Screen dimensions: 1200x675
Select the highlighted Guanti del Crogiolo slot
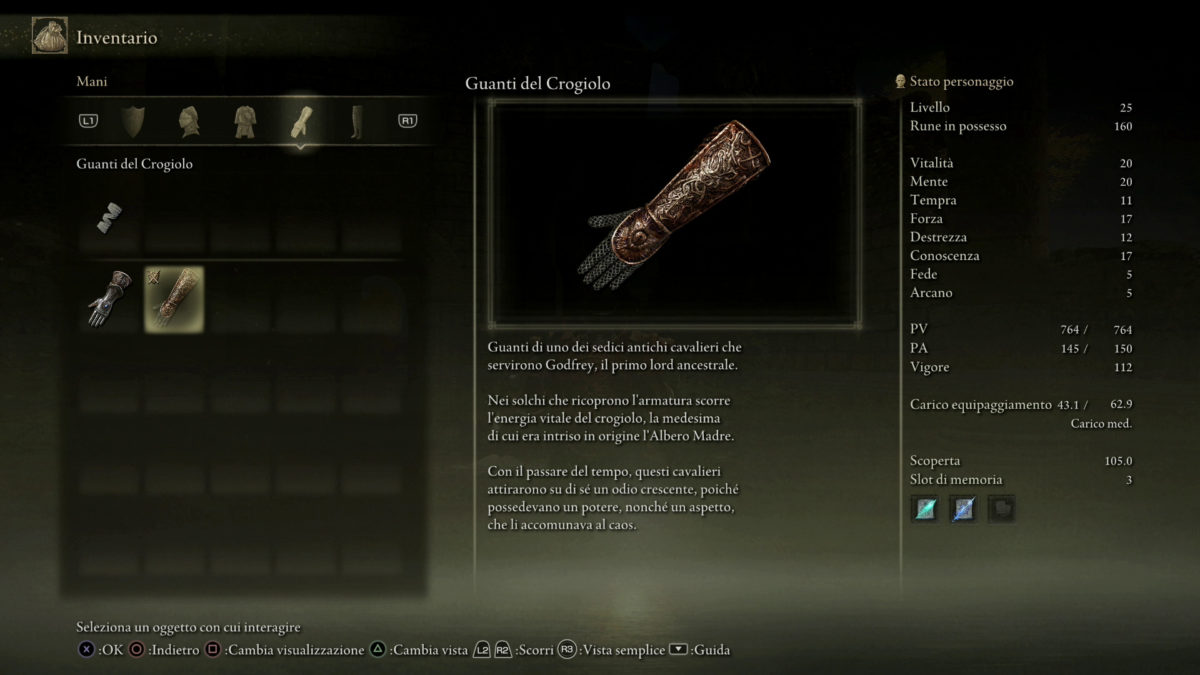click(174, 298)
